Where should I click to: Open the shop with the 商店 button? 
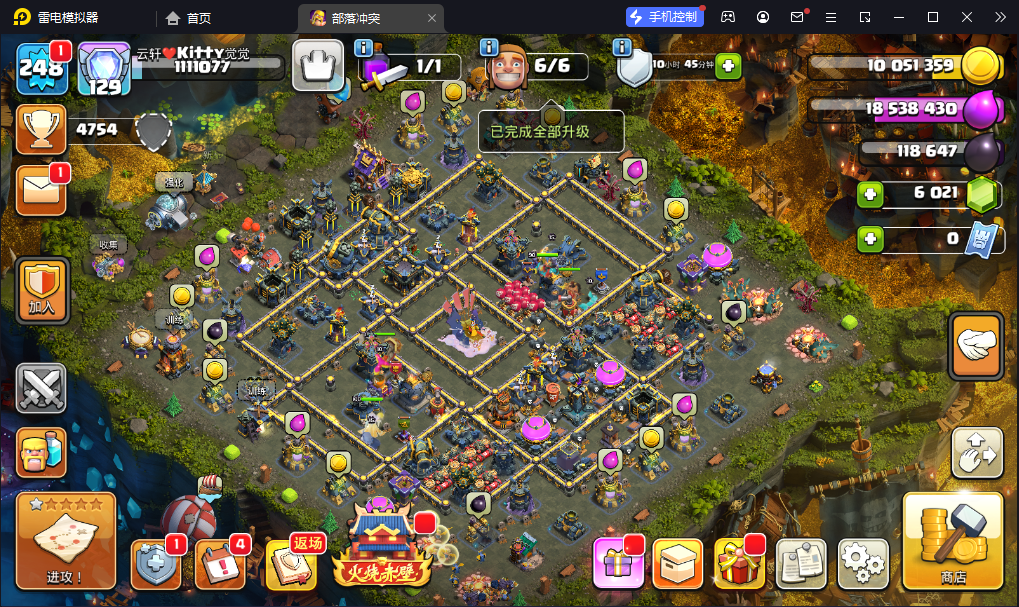(952, 540)
